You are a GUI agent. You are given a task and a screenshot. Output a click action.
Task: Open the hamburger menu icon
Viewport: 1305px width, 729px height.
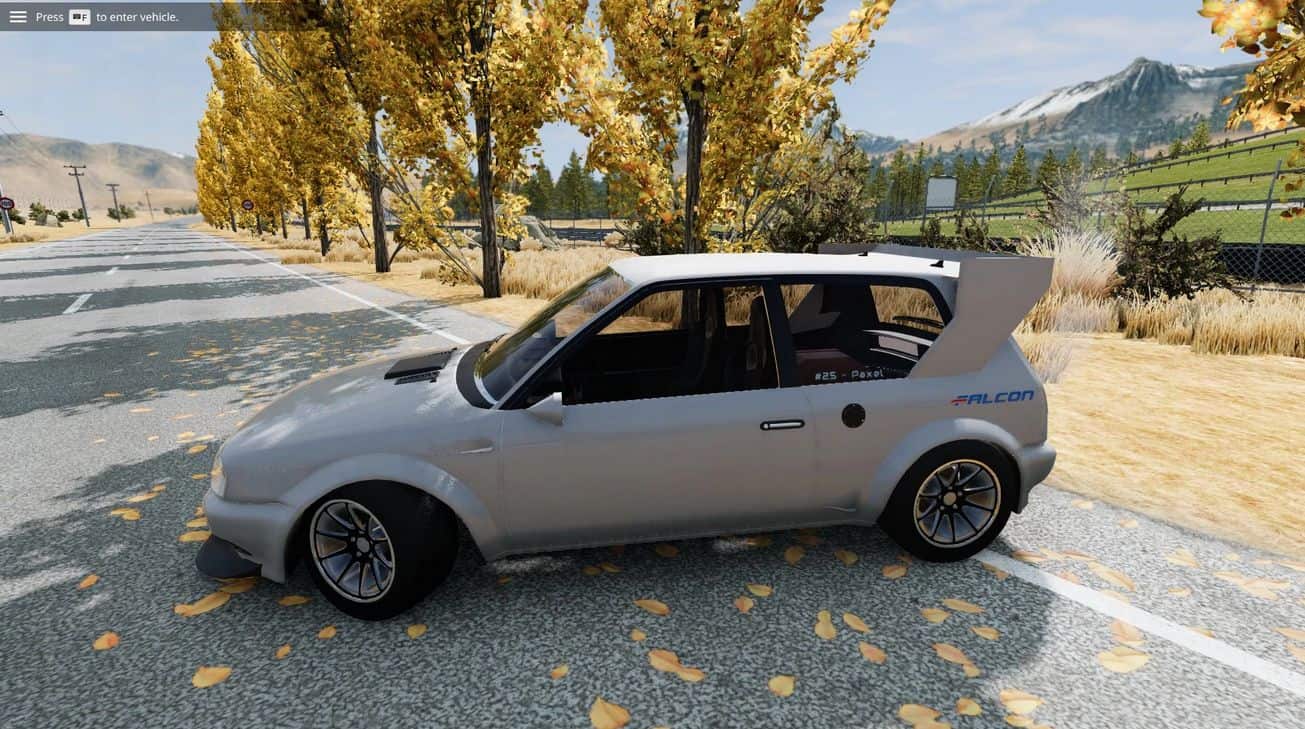point(18,16)
